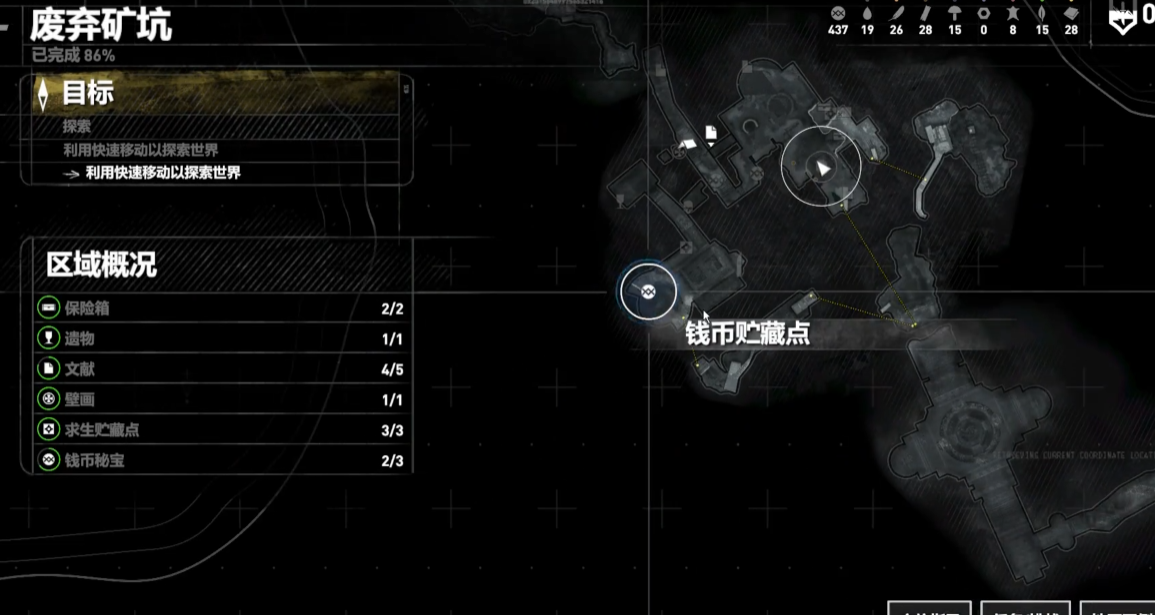1155x615 pixels.
Task: Pick the 钱币秘宝 row showing 2/3
Action: (x=220, y=461)
